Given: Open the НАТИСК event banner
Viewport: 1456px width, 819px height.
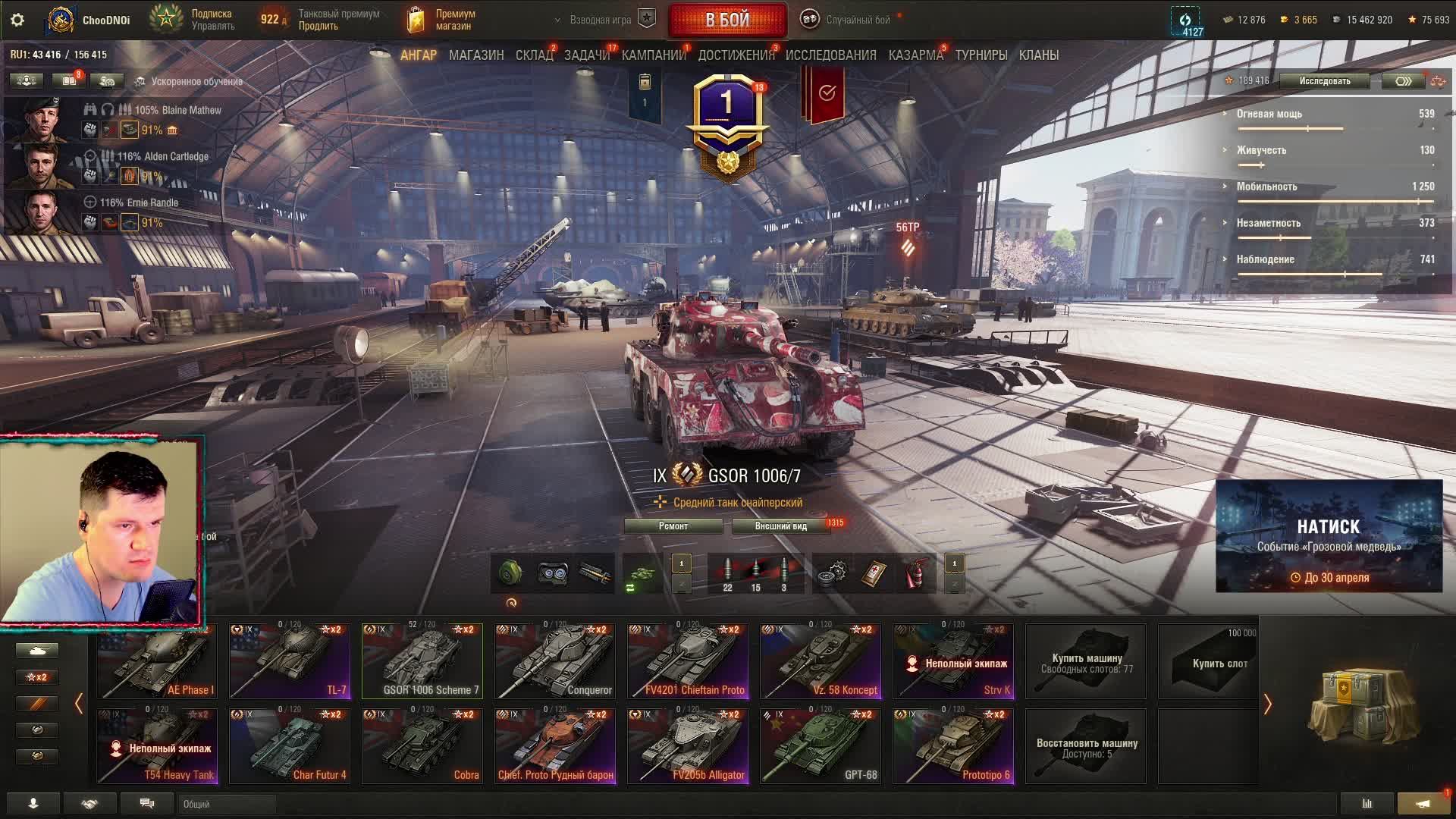Looking at the screenshot, I should (x=1329, y=536).
